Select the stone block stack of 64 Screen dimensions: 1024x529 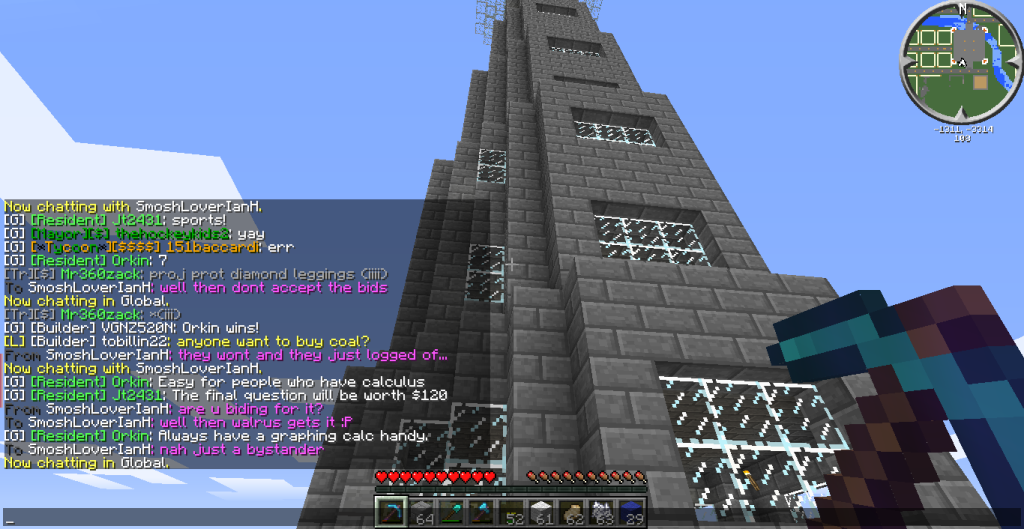[422, 510]
